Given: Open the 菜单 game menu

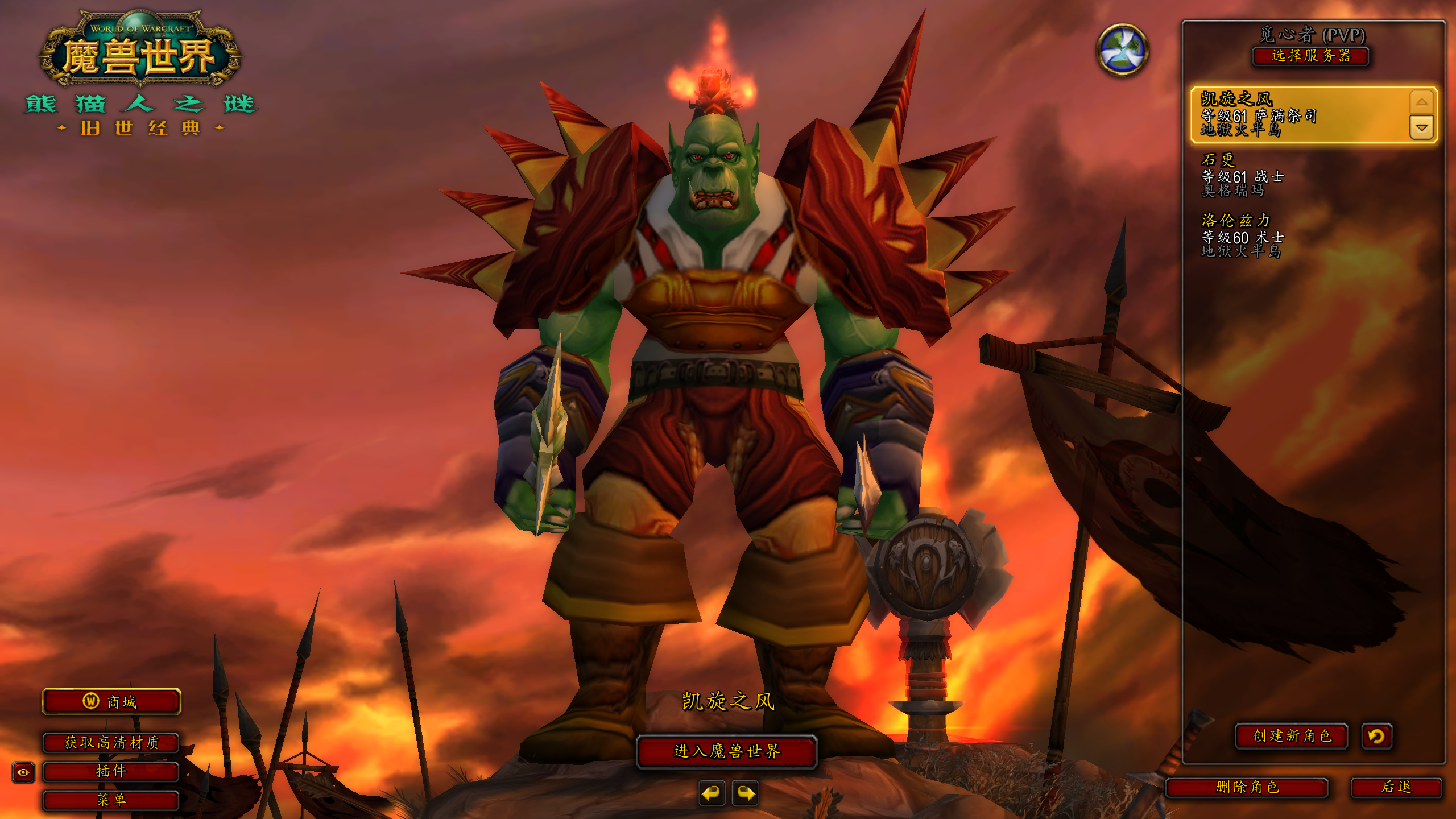Looking at the screenshot, I should [x=111, y=800].
